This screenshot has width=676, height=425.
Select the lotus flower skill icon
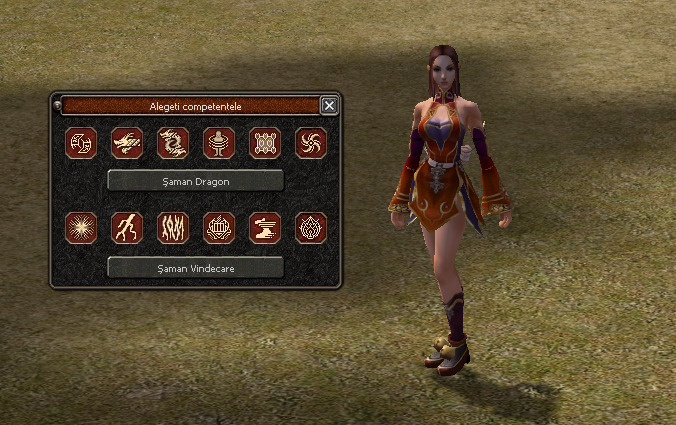[311, 228]
